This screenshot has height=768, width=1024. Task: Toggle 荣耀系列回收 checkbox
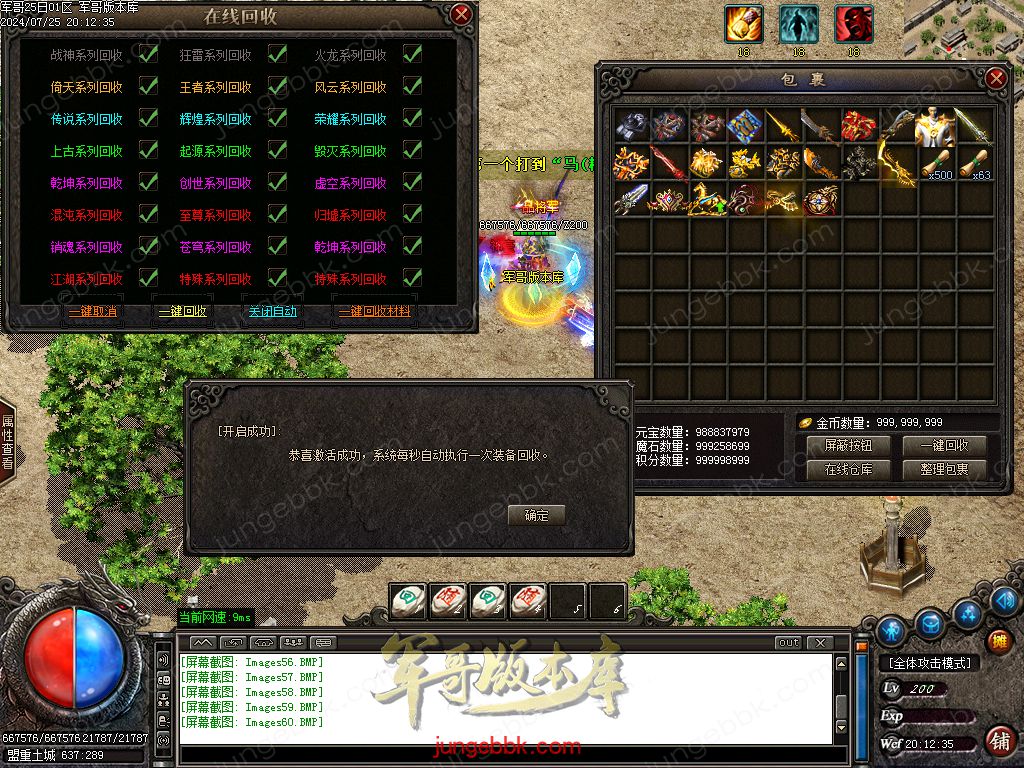coord(411,119)
